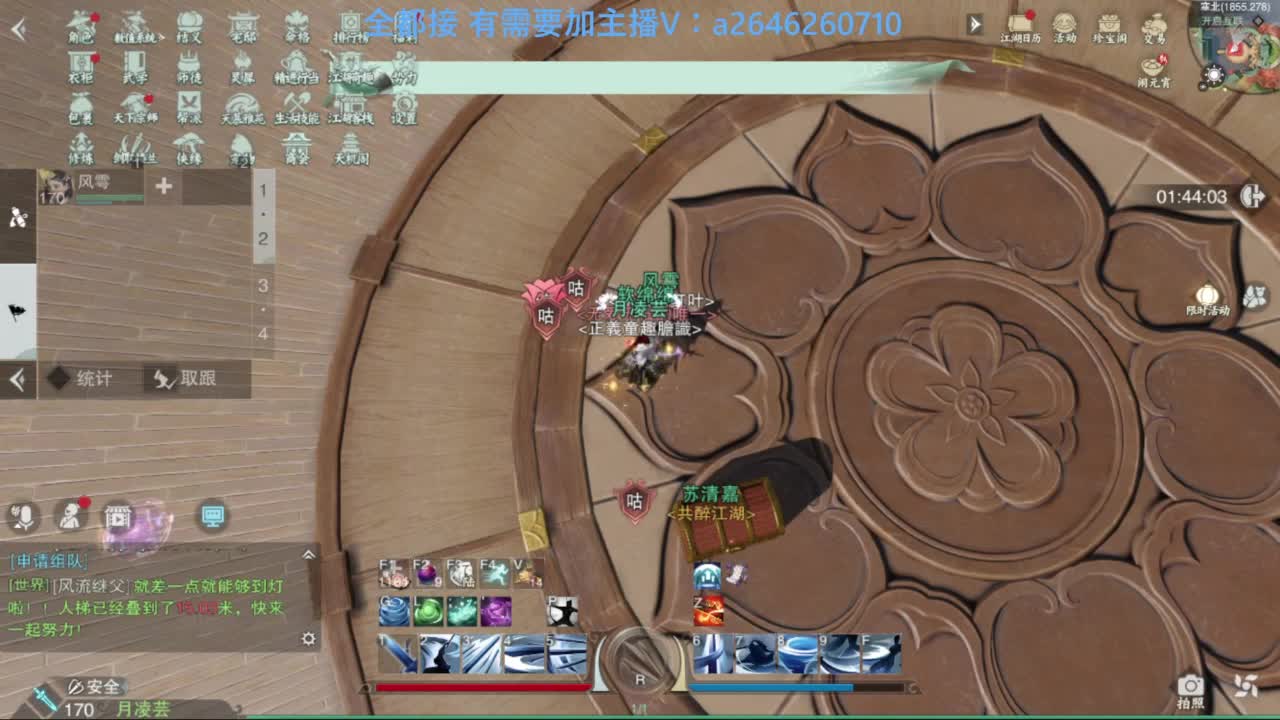Viewport: 1280px width, 720px height.
Task: Switch to the 统计 tab
Action: pos(90,379)
